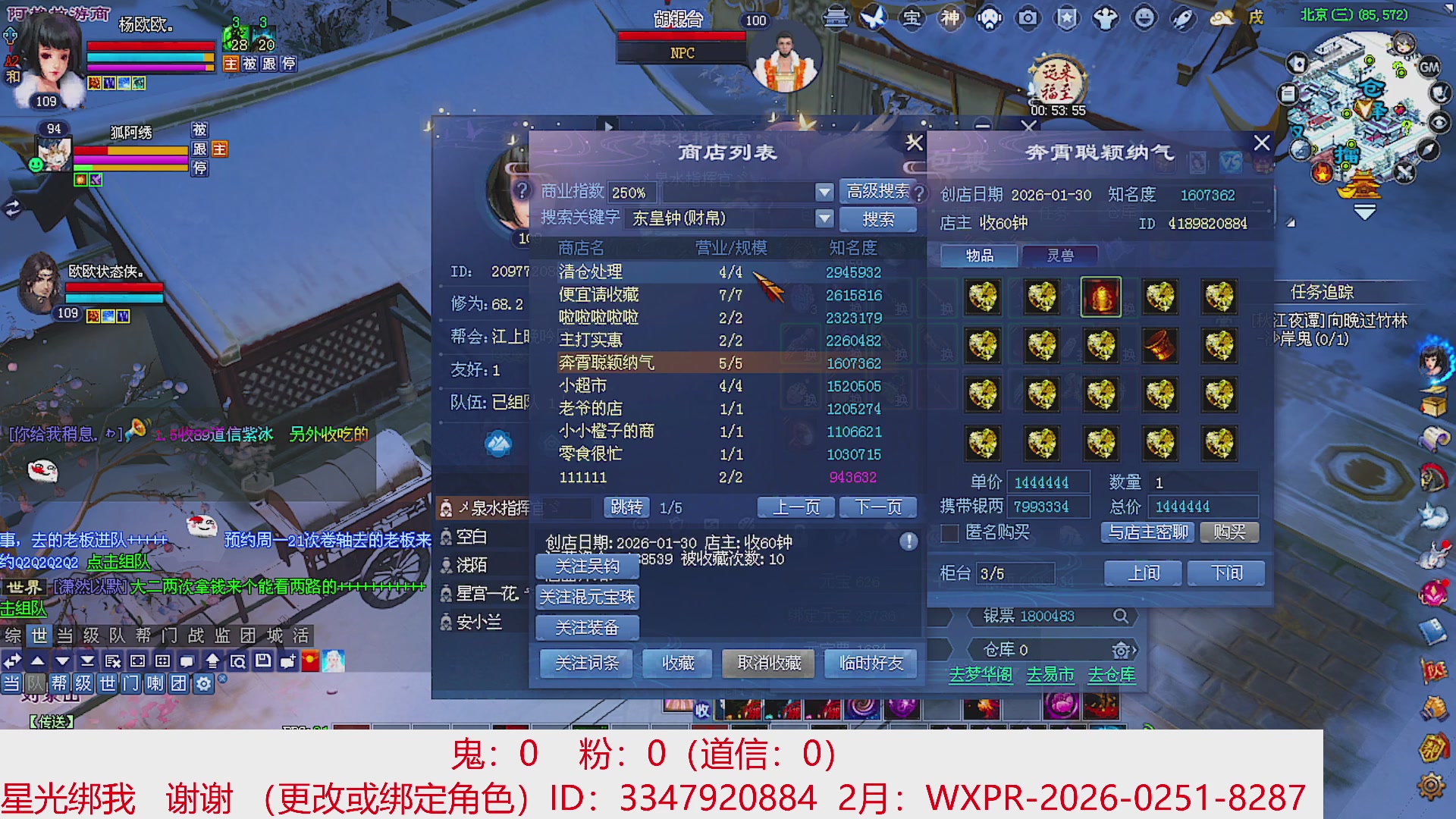Open the 神 deity panel icon

(950, 19)
